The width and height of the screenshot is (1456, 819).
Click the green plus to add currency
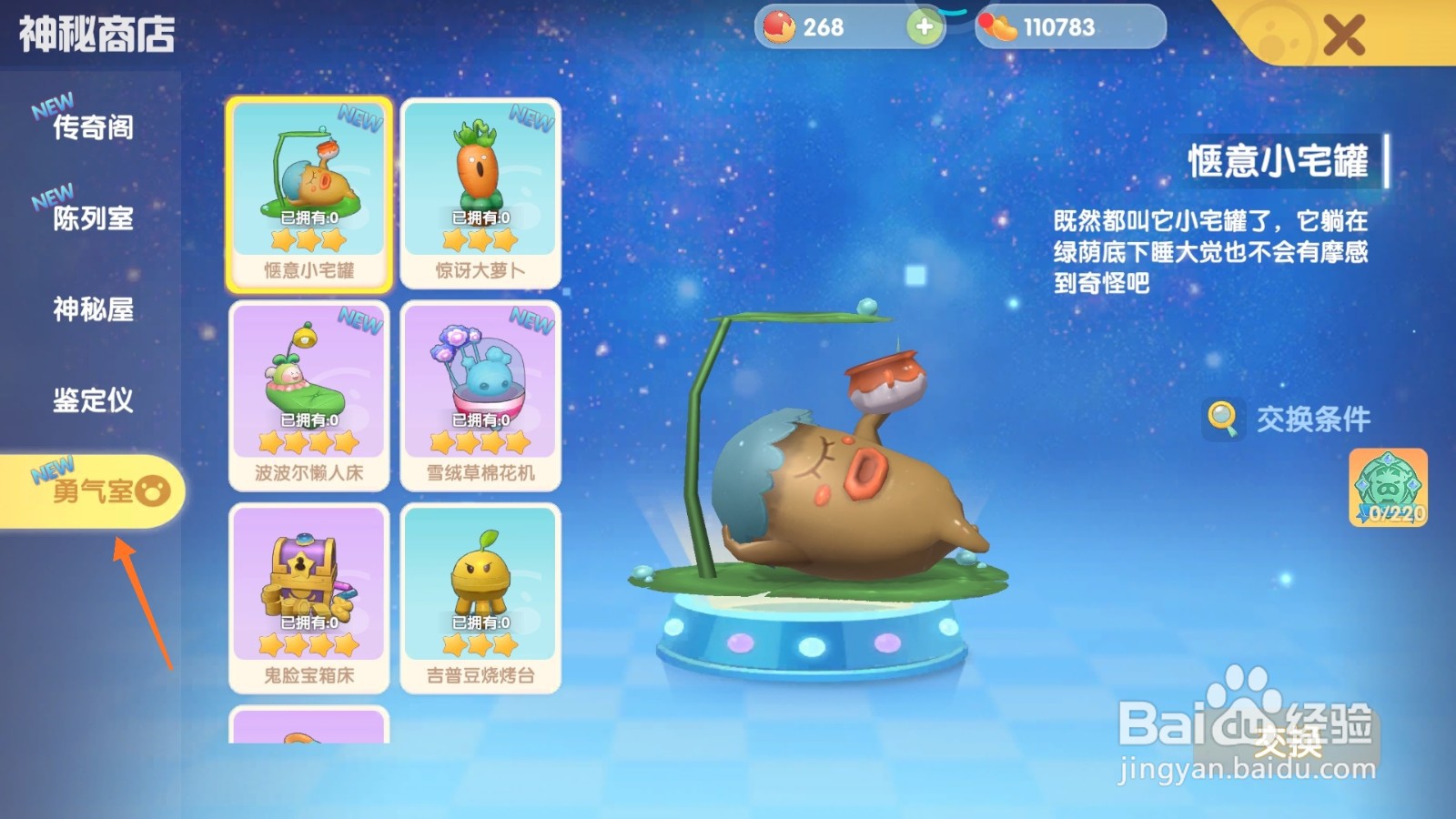[x=924, y=27]
